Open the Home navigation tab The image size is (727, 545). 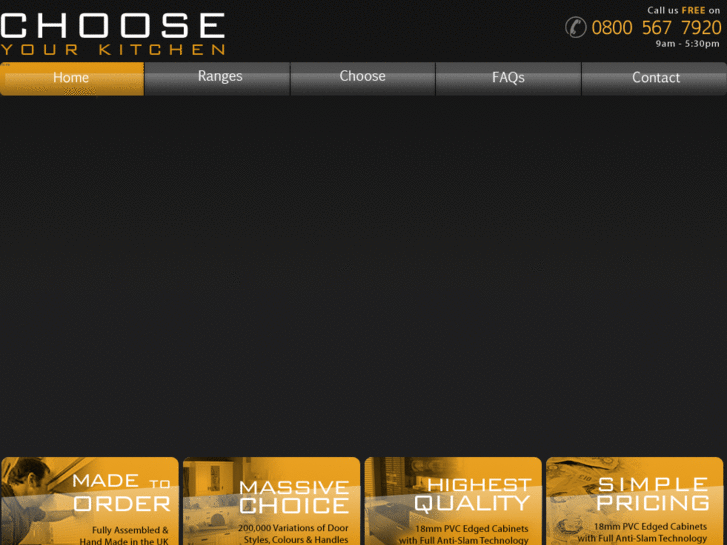[x=72, y=78]
